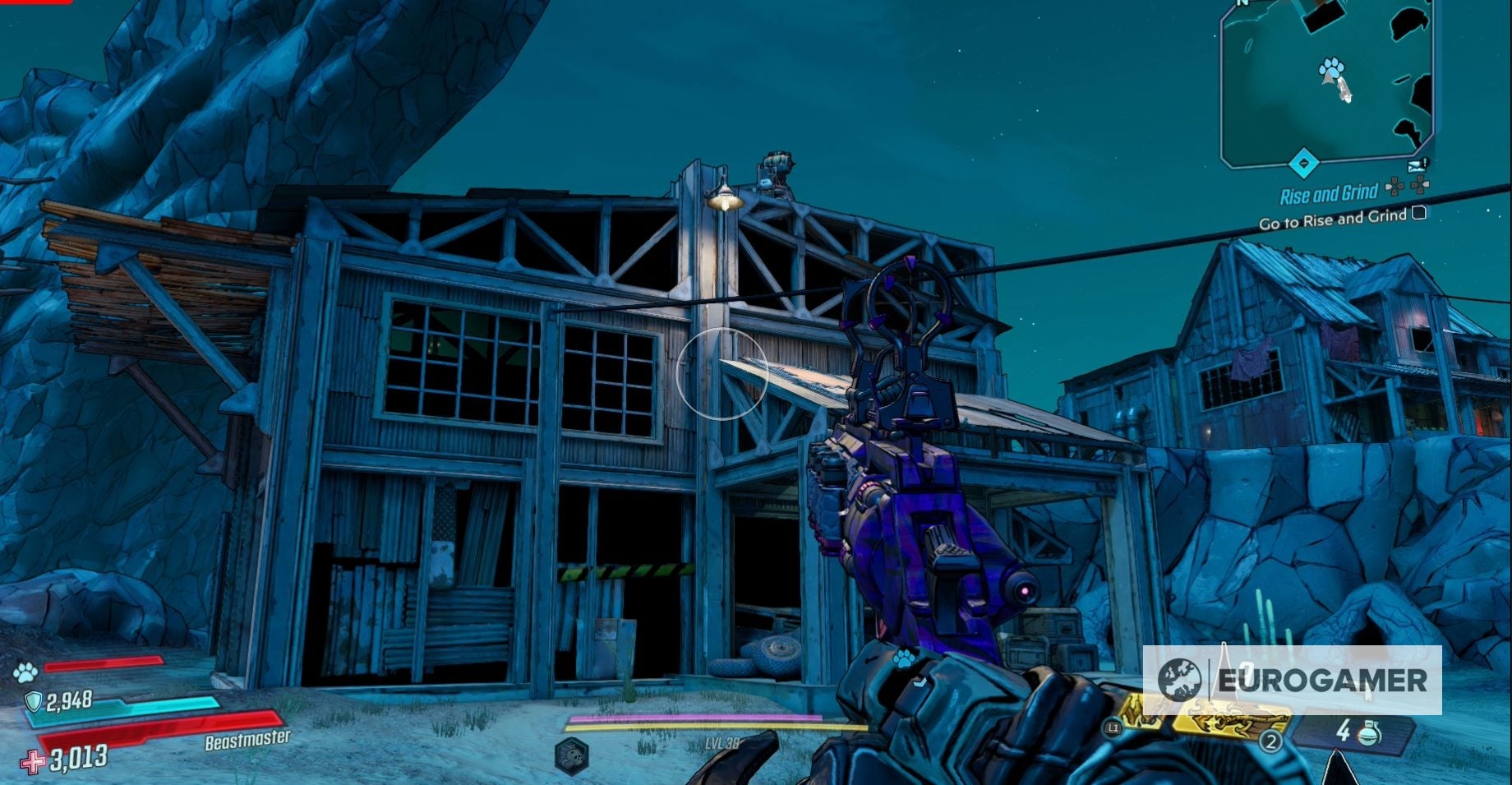1512x785 pixels.
Task: Click the shield icon next to 2,948
Action: pos(33,700)
